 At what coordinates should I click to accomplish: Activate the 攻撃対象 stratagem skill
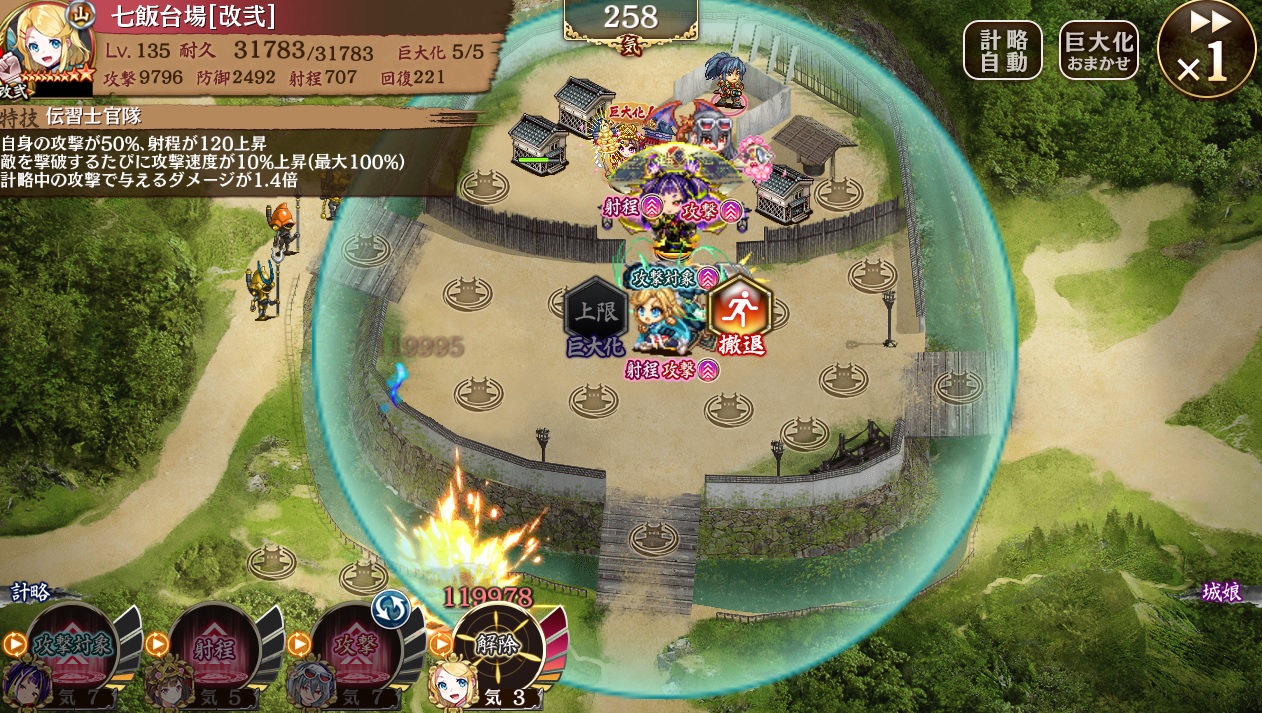[72, 645]
